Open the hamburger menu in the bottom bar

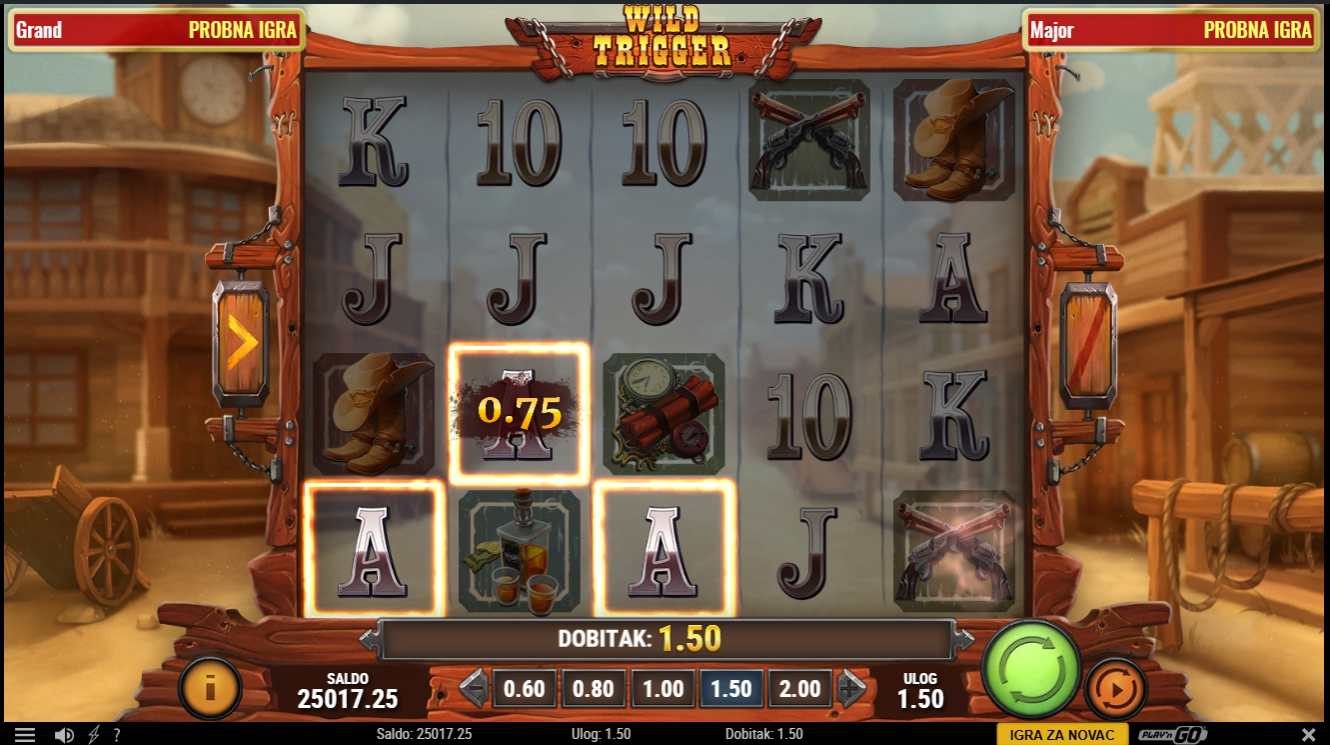coord(25,735)
